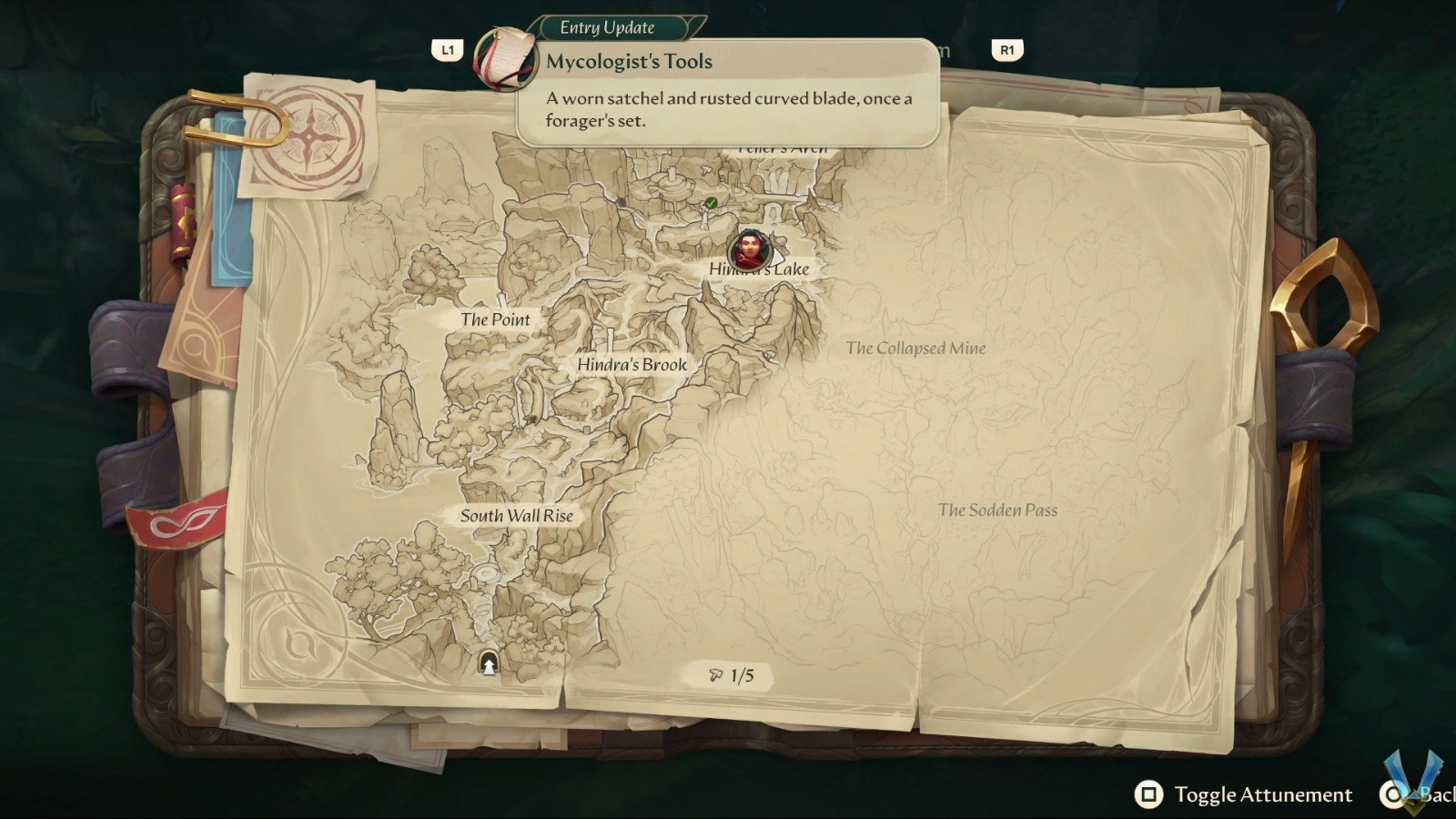Select the compass rose in the top-left corner

(x=309, y=135)
